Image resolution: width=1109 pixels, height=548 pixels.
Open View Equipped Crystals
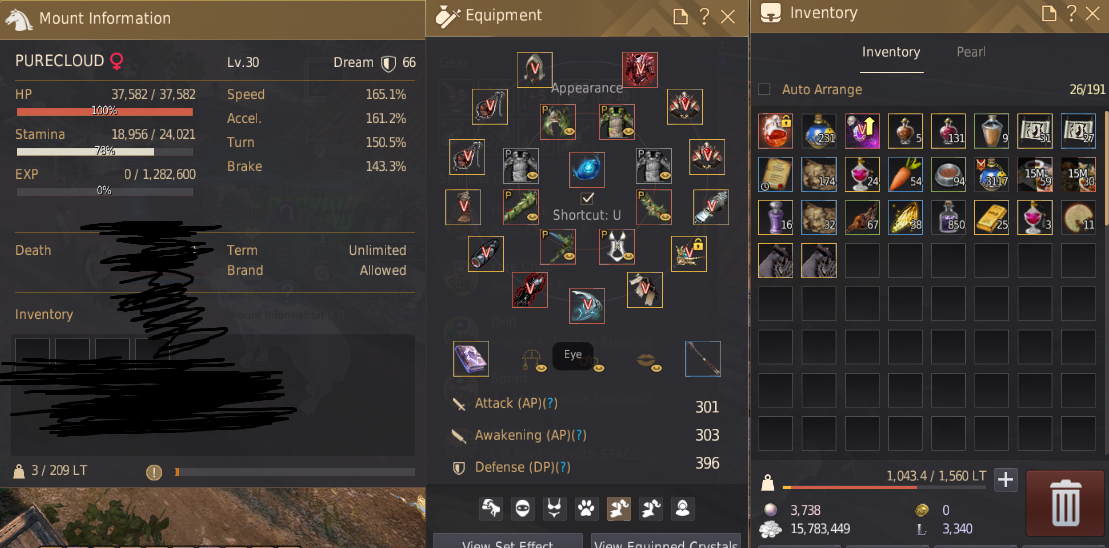[664, 542]
